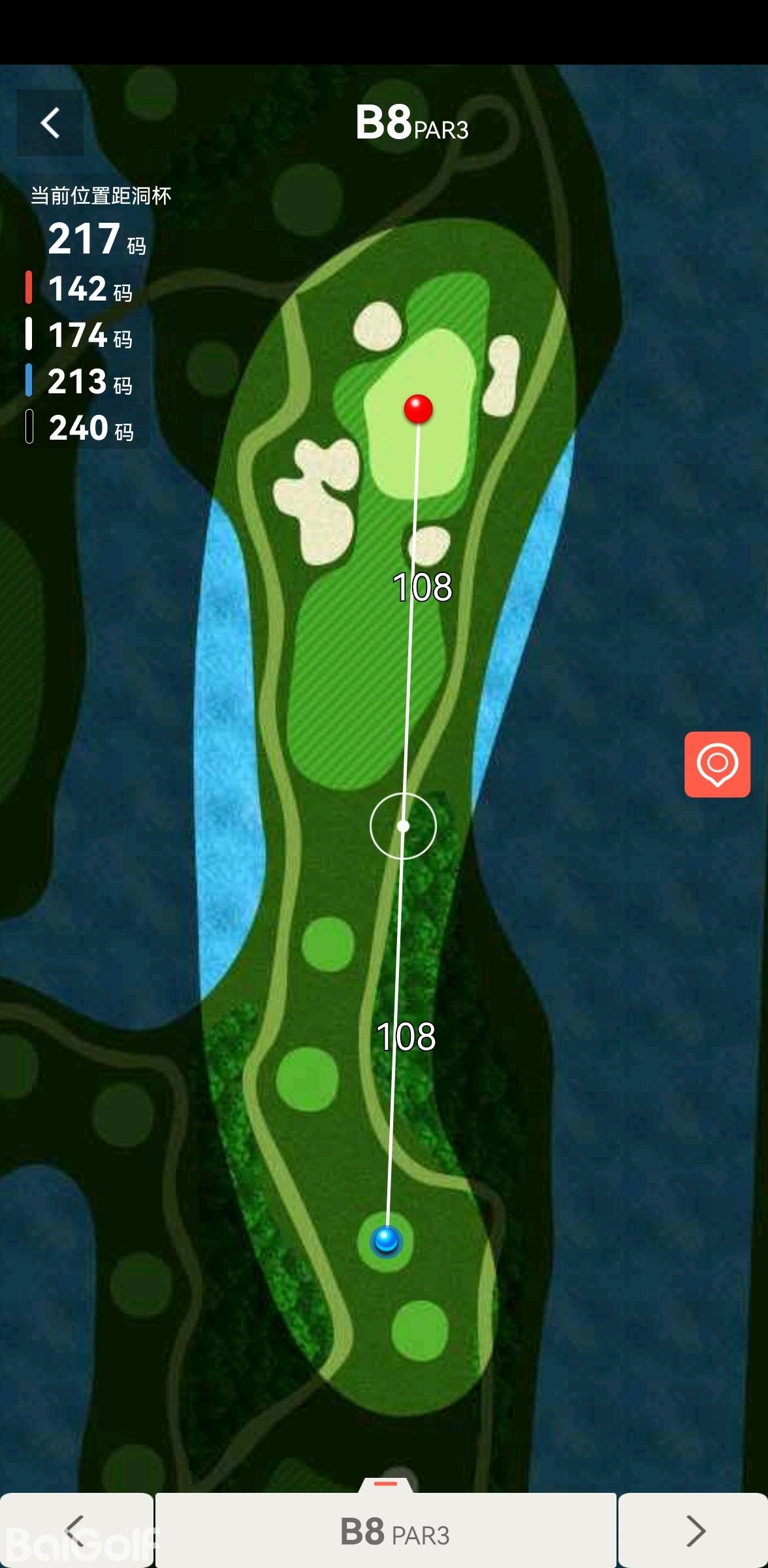
Task: Go to the previous hole
Action: [76, 1530]
